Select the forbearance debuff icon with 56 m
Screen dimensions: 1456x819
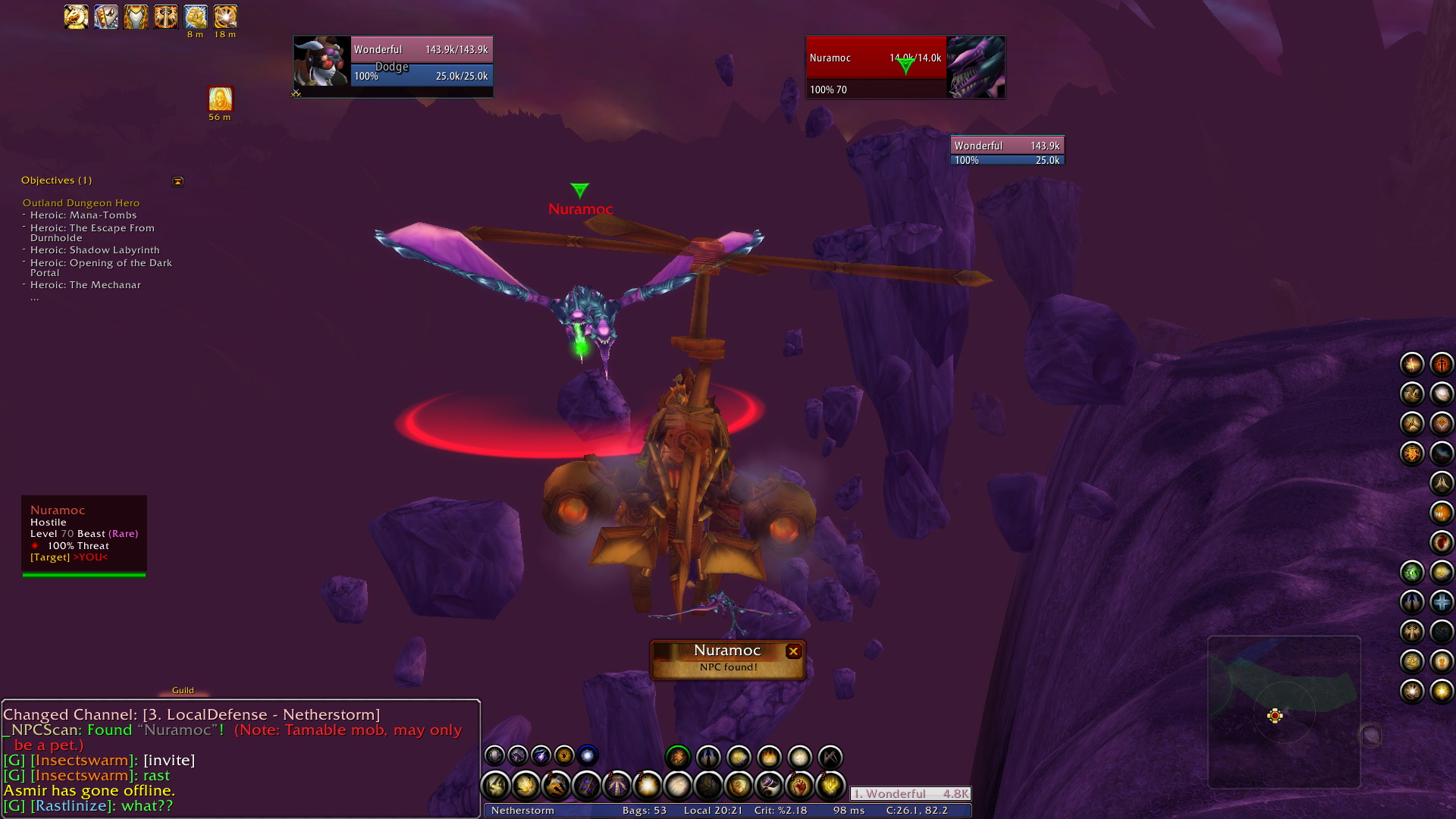220,99
